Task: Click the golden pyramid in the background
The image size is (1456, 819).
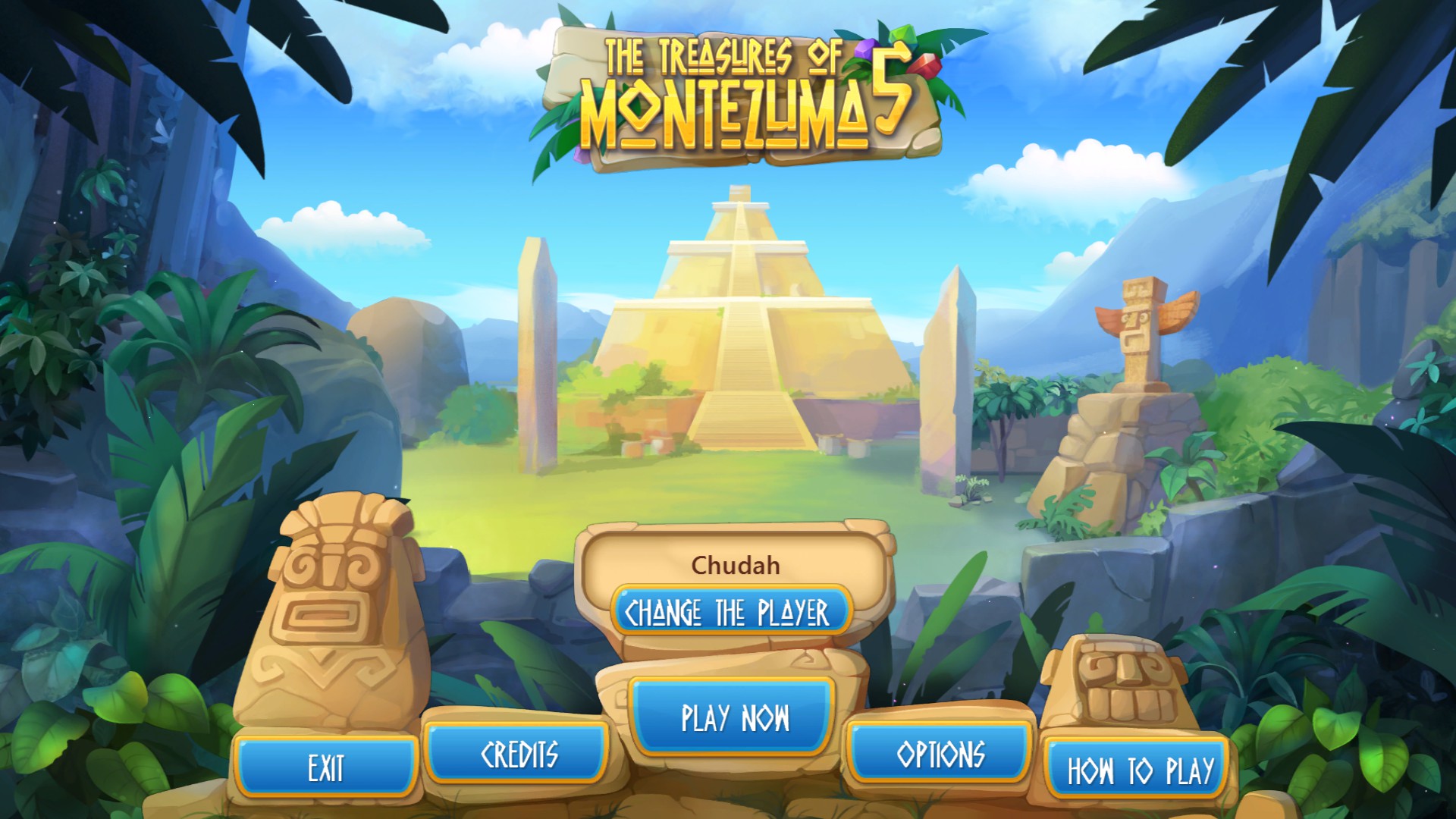Action: pos(747,318)
